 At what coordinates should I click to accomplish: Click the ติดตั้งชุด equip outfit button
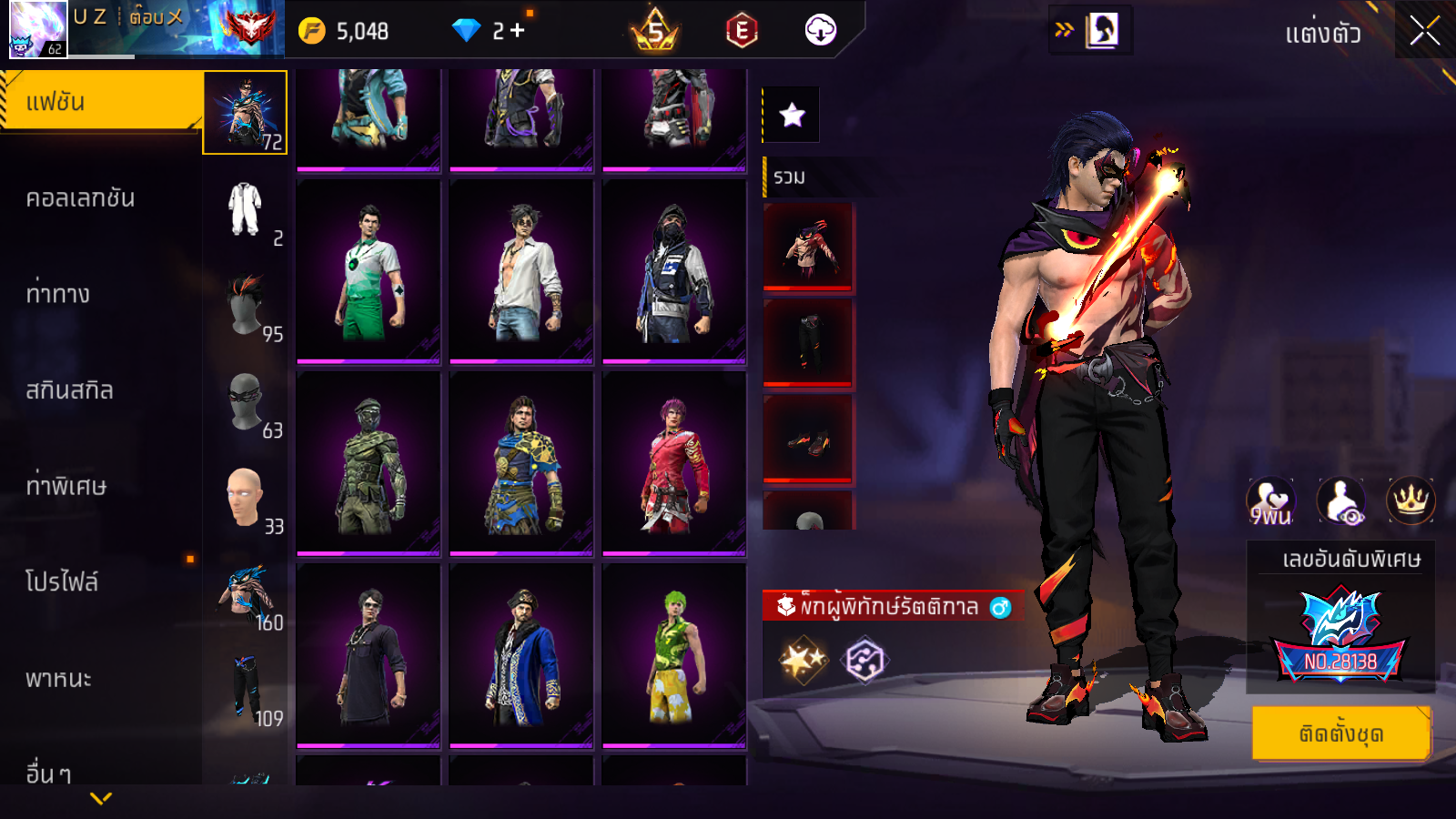click(1341, 733)
